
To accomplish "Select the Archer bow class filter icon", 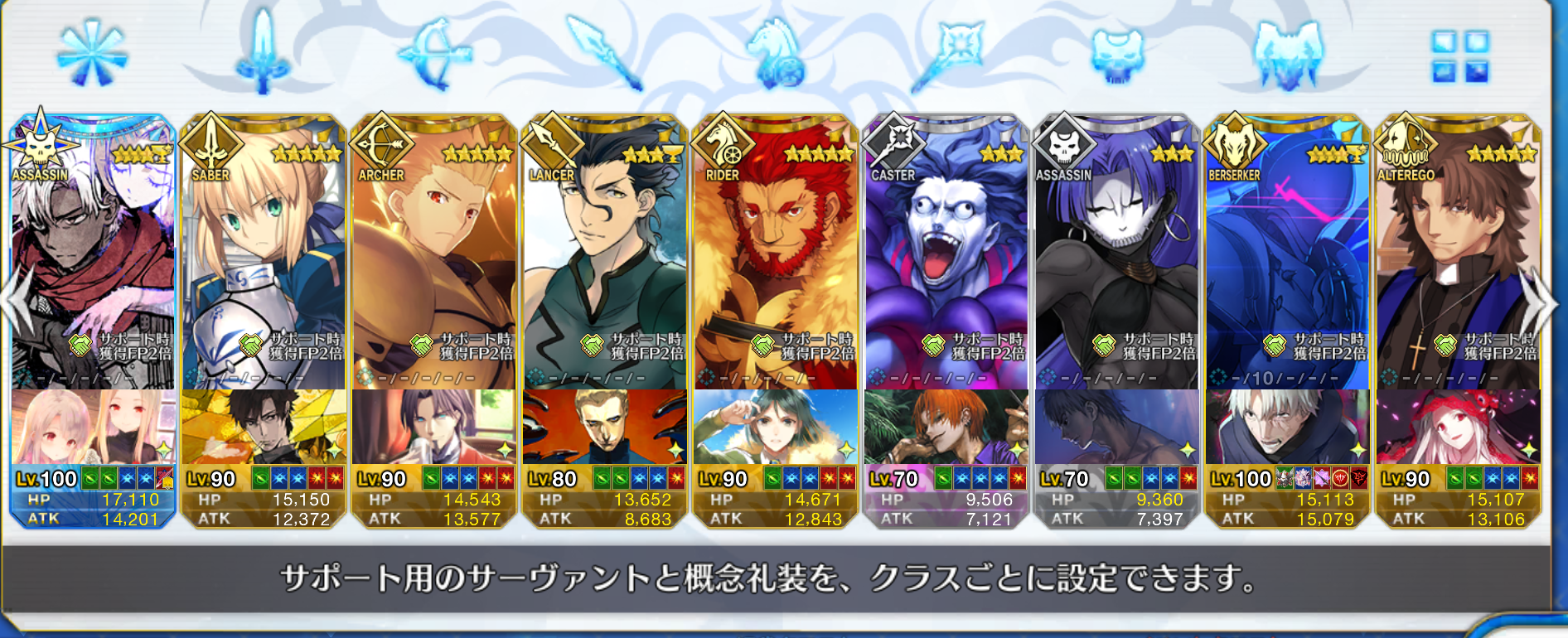I will click(x=431, y=56).
